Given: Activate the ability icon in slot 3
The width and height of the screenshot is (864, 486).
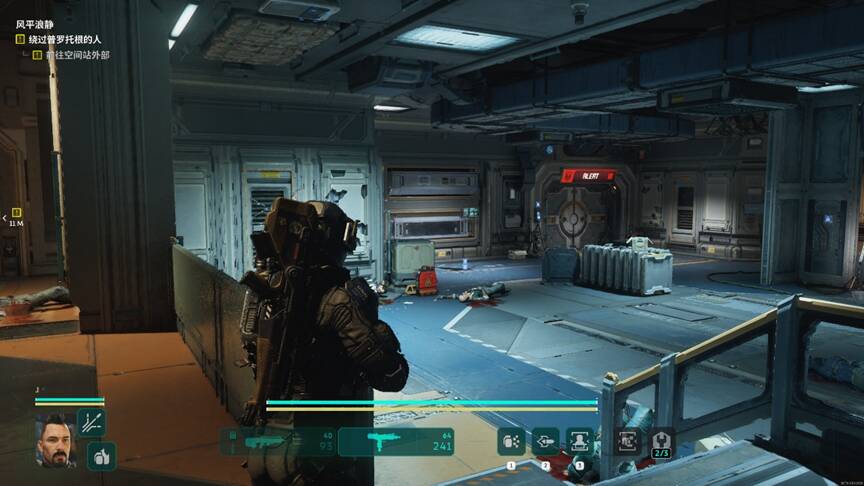Looking at the screenshot, I should 579,441.
